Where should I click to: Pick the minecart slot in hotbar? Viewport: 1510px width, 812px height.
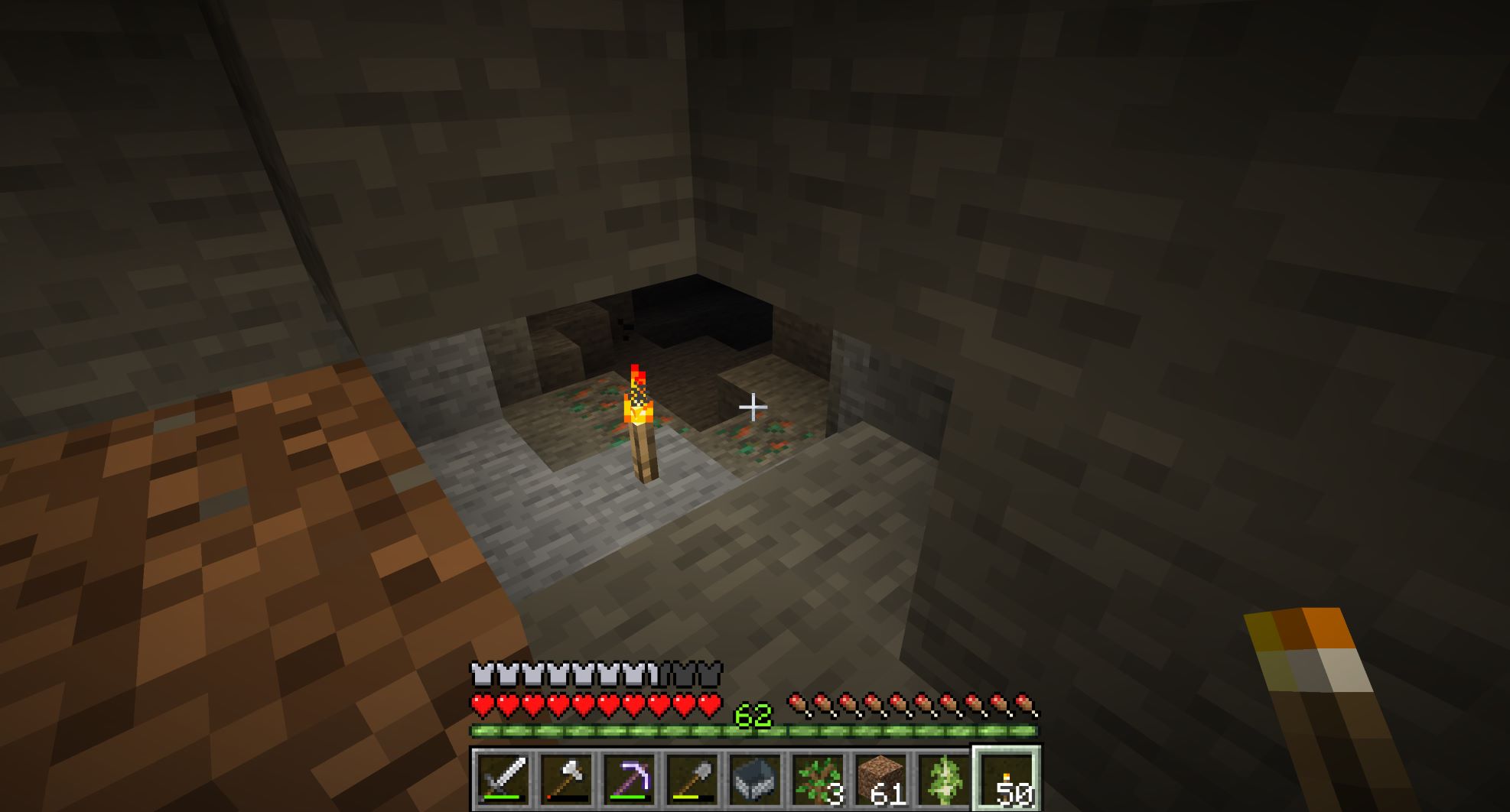[754, 779]
